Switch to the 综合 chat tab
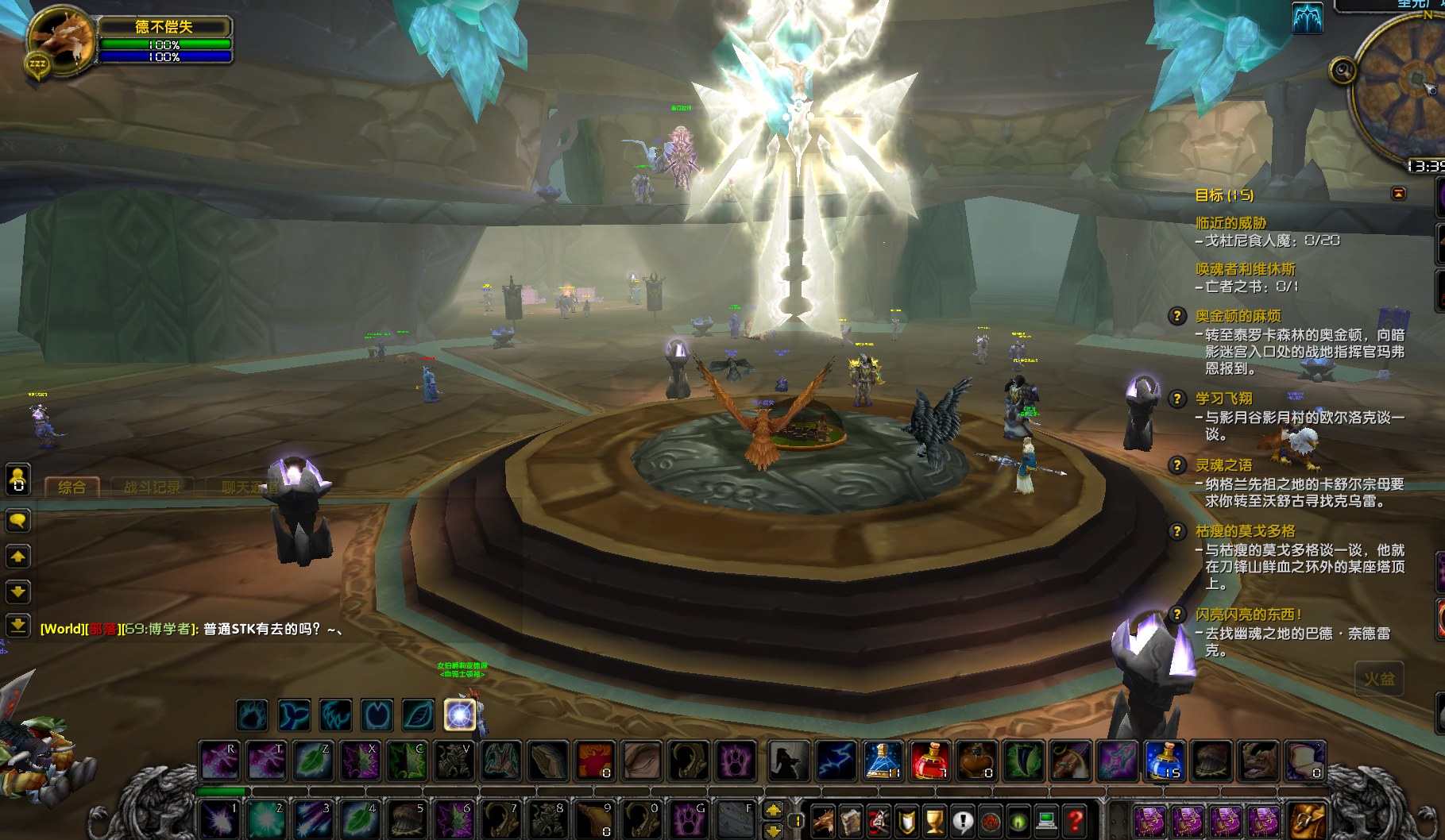The image size is (1445, 840). coord(71,487)
